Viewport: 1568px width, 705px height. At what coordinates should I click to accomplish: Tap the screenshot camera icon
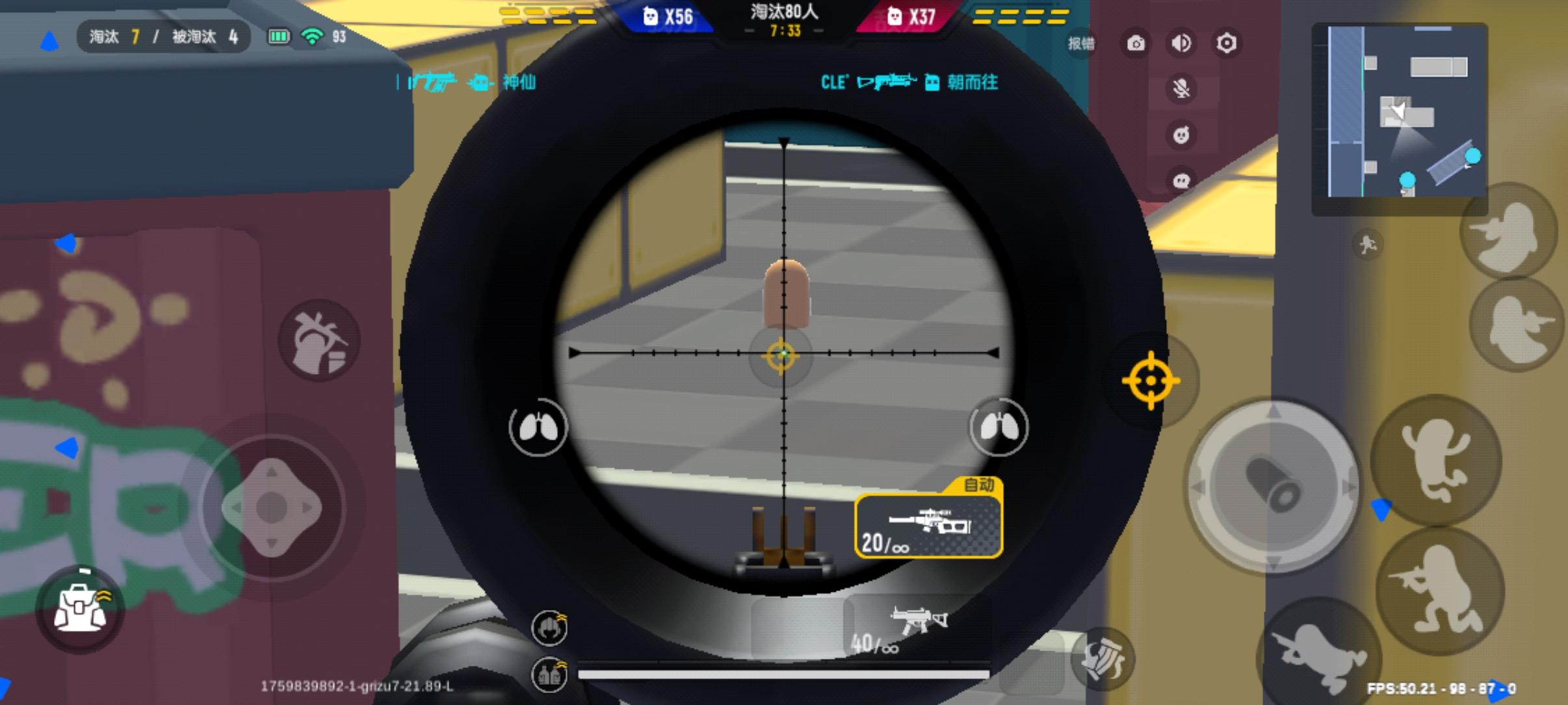[x=1136, y=42]
